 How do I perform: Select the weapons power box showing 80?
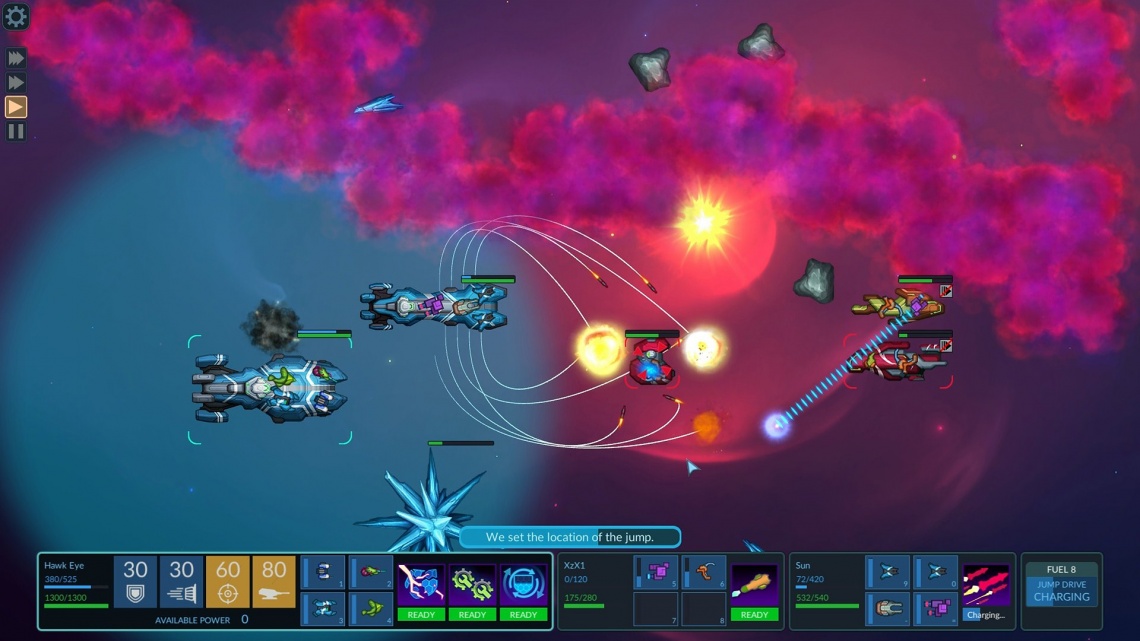[x=274, y=581]
